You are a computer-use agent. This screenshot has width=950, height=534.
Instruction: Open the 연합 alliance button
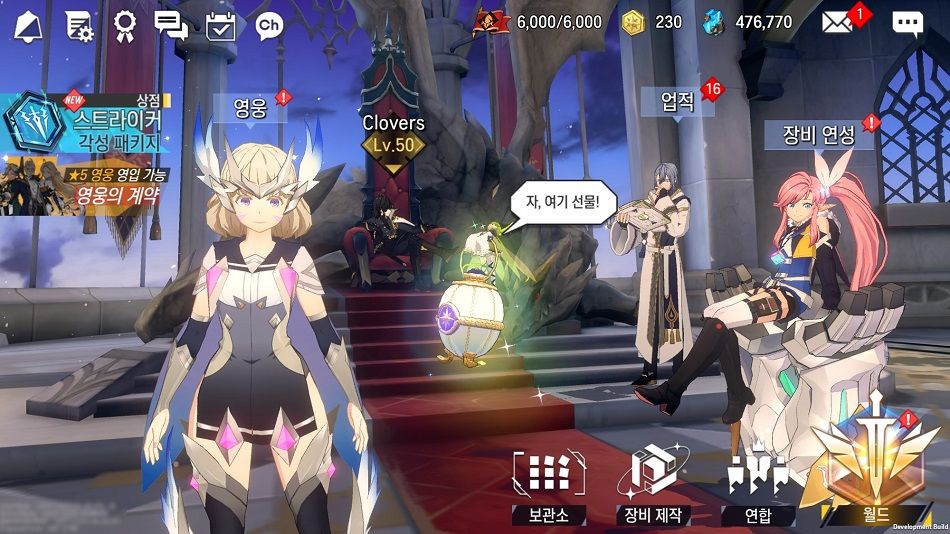758,486
